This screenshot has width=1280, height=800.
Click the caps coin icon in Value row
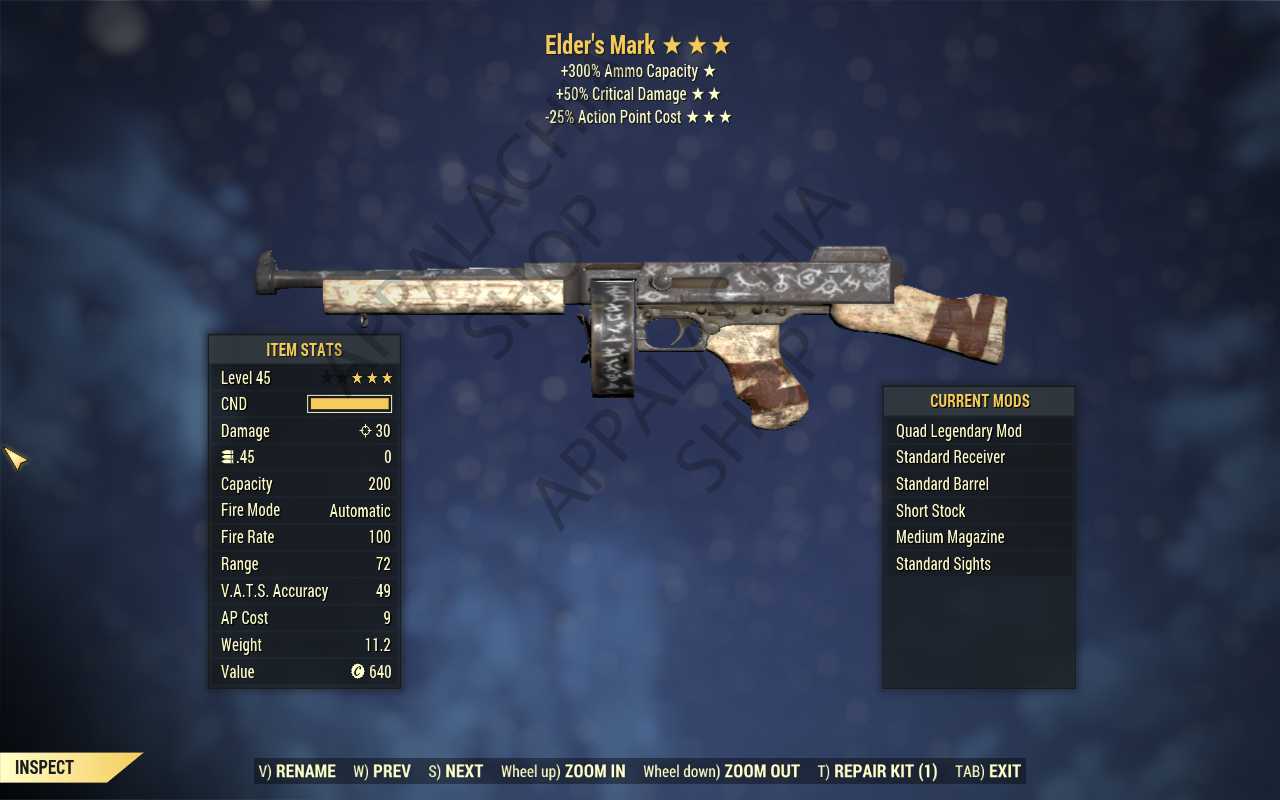click(358, 671)
